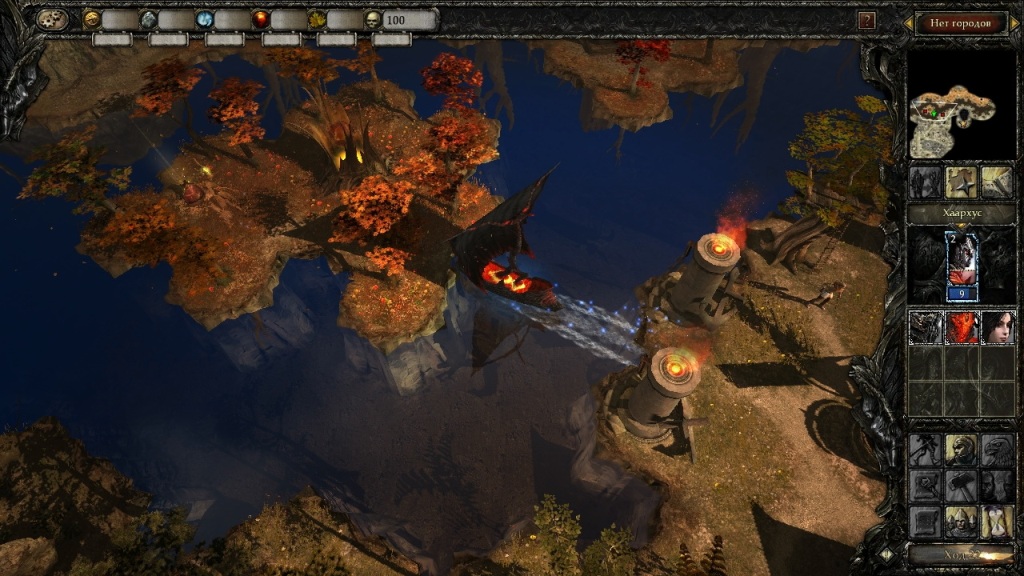
Task: Select the dark-haired woman unit portrait
Action: (996, 327)
